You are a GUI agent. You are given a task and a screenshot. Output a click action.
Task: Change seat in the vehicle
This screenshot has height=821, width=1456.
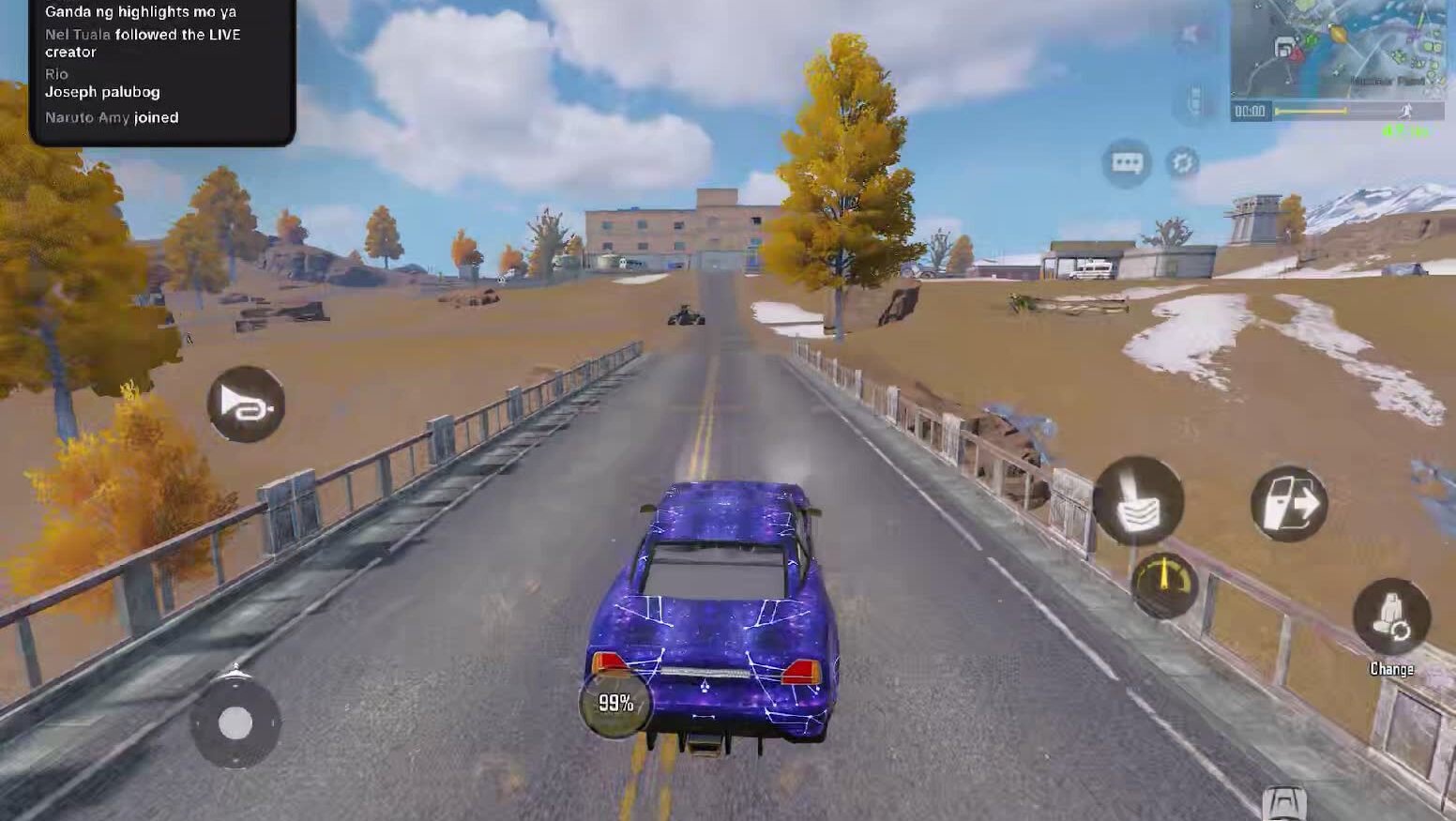[1391, 618]
